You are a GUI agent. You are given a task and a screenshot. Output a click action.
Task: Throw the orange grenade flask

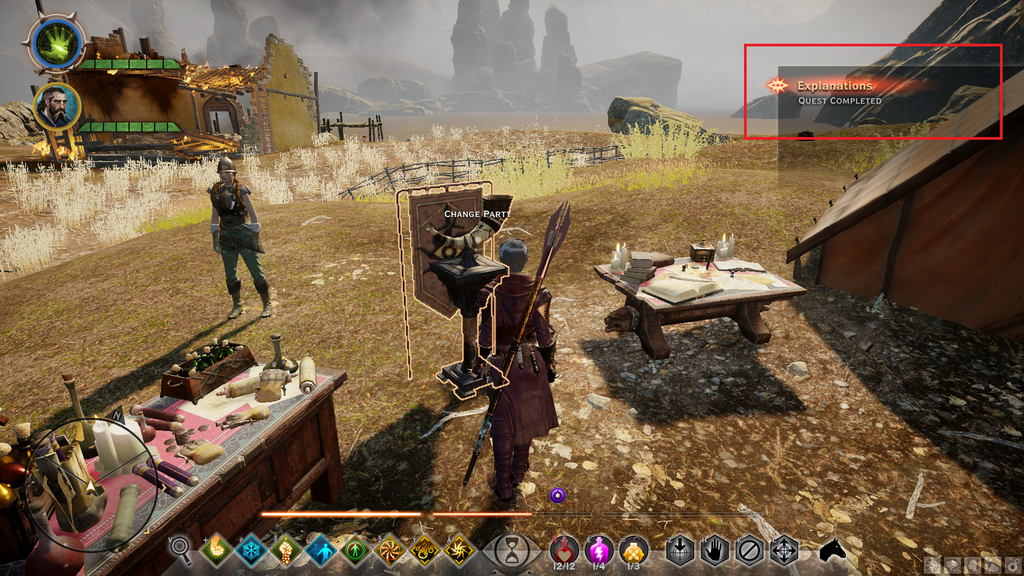click(633, 549)
